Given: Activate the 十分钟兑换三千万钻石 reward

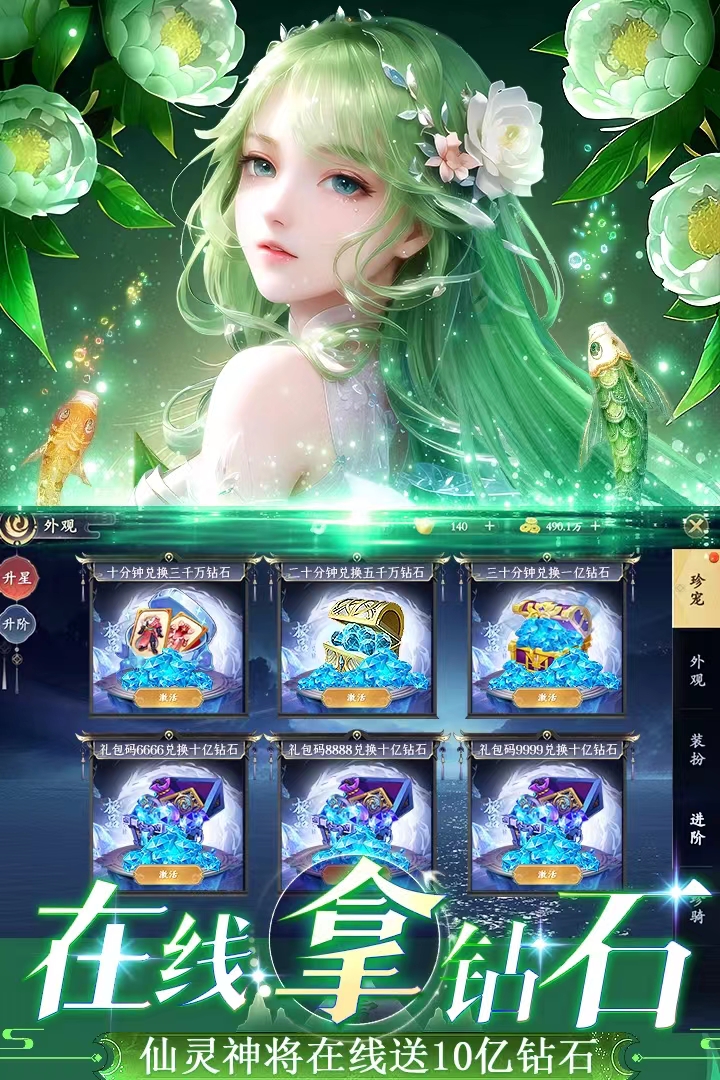Looking at the screenshot, I should click(168, 697).
